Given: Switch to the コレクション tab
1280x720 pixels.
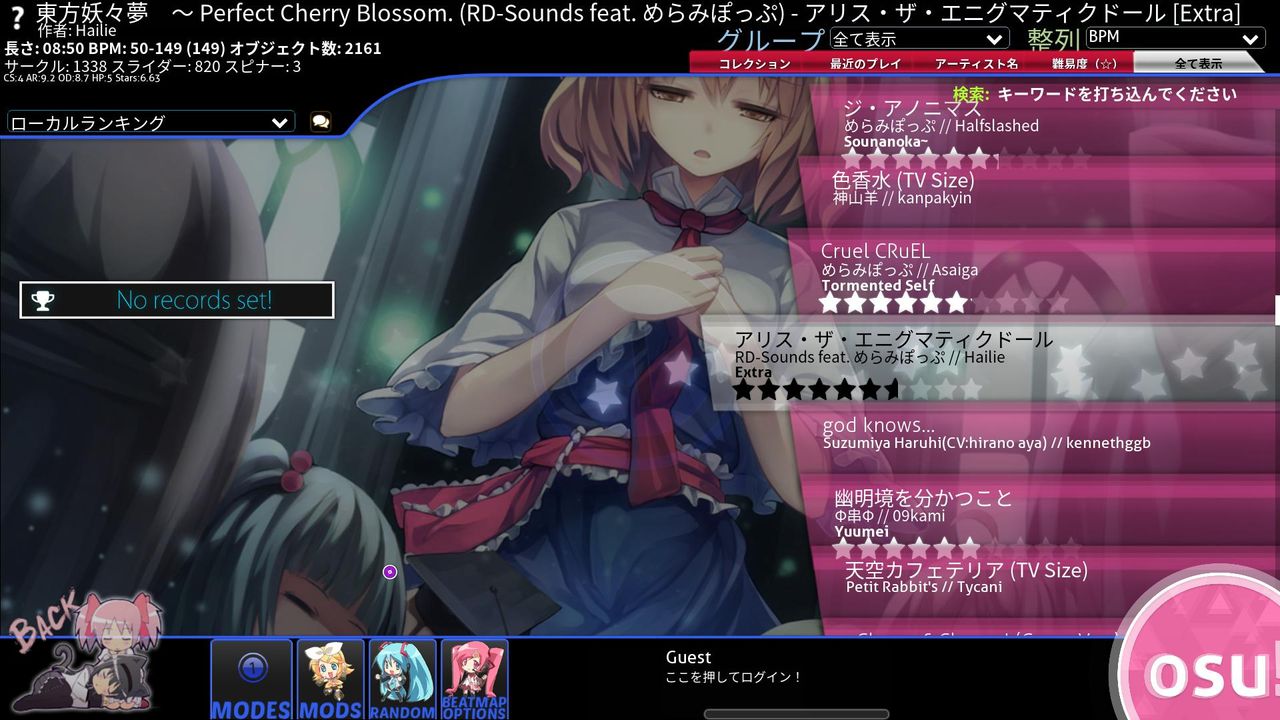Looking at the screenshot, I should 753,62.
